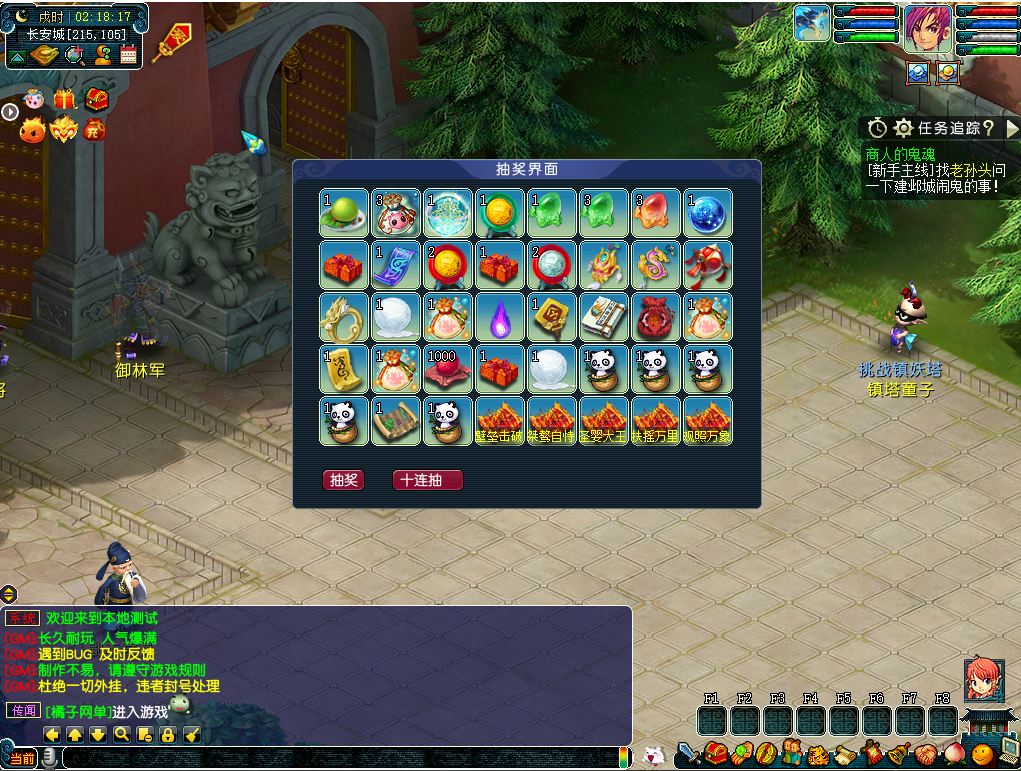Switch to the 传闻 chat channel

click(23, 710)
